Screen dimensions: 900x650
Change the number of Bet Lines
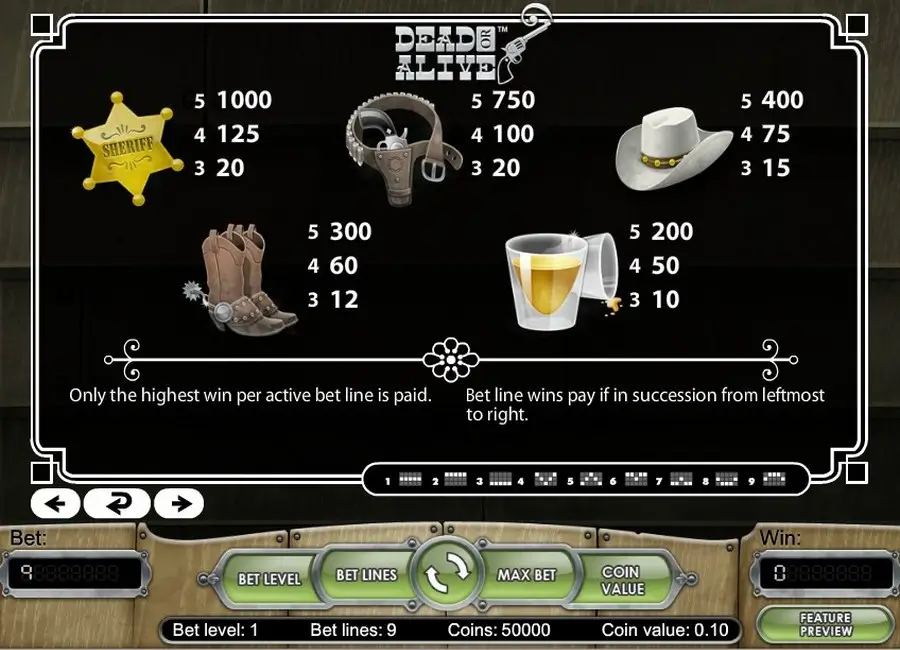coord(366,575)
